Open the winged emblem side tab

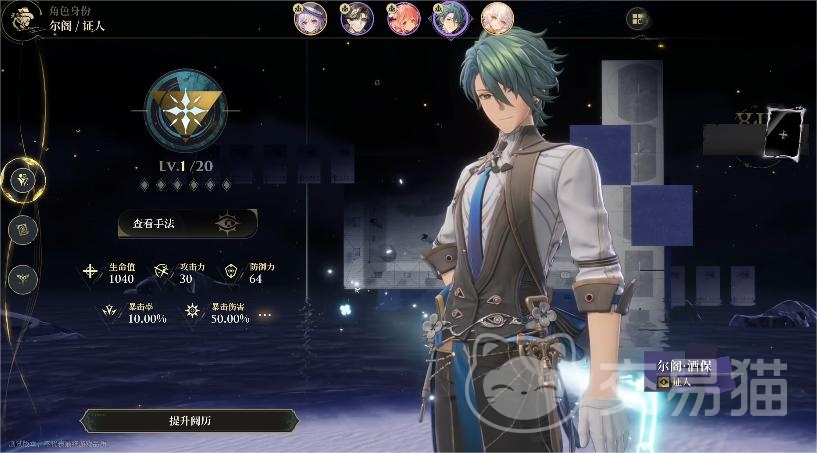coord(23,278)
